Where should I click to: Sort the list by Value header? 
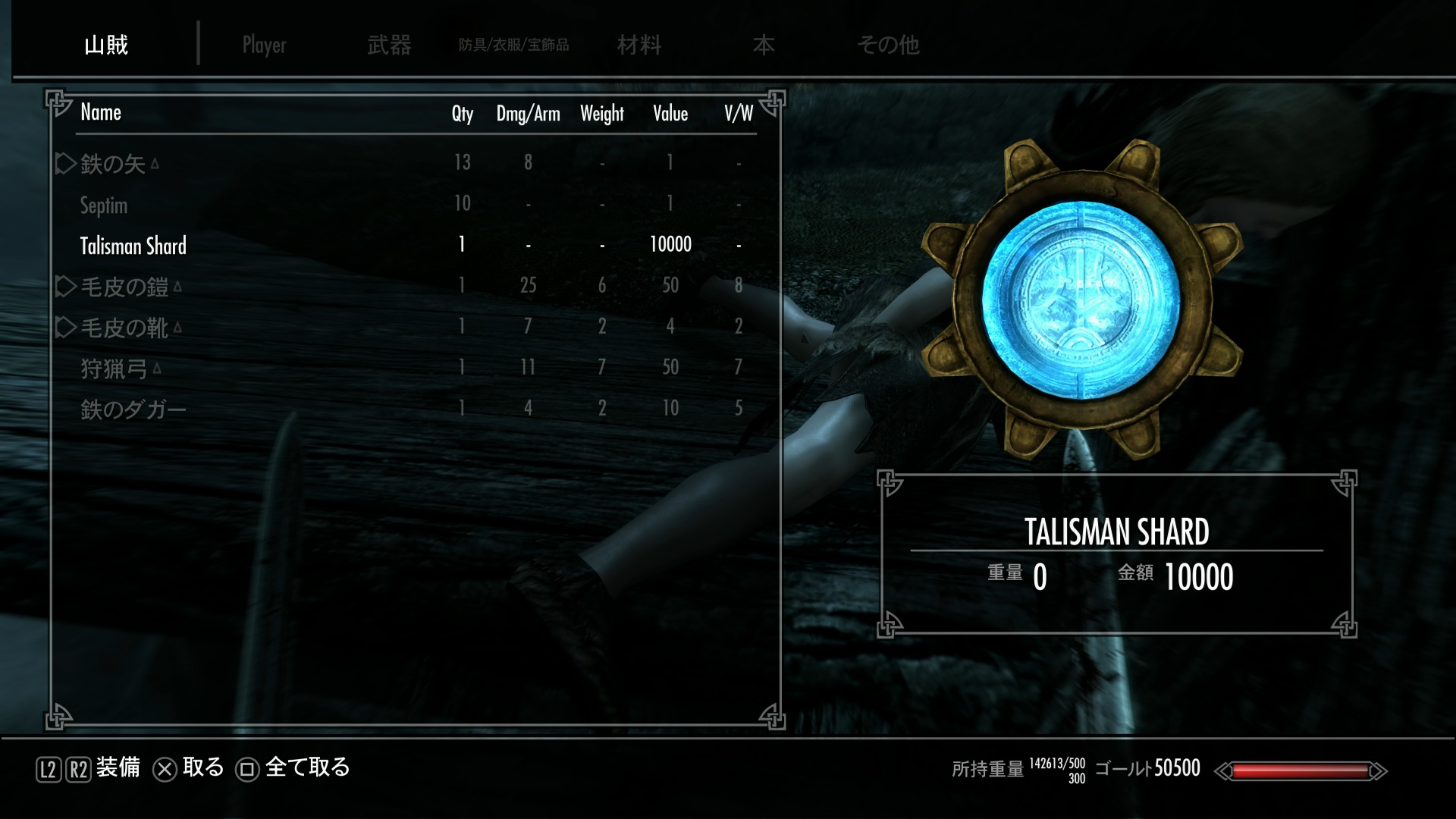[x=670, y=114]
